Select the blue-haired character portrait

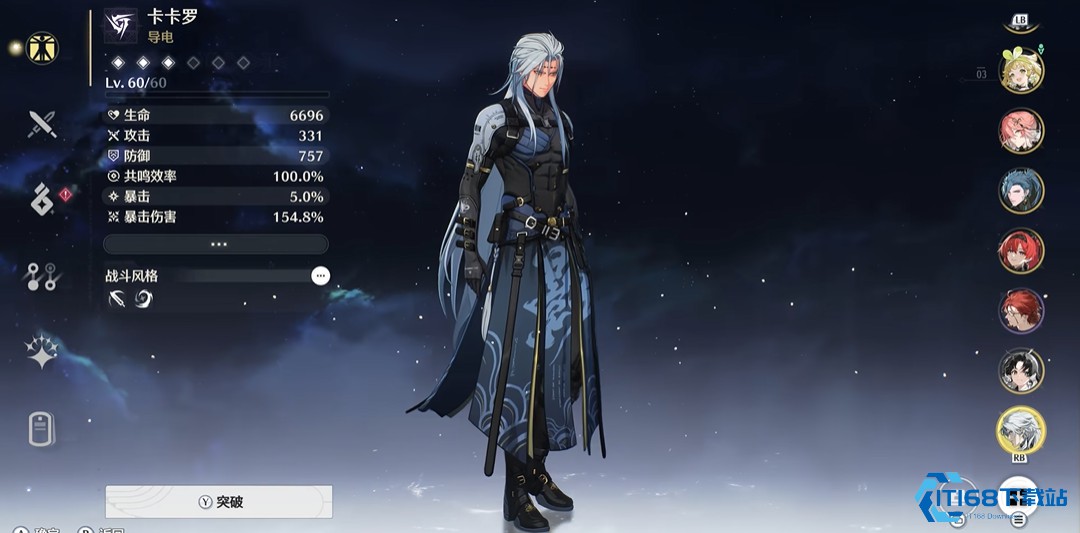pyautogui.click(x=1021, y=191)
